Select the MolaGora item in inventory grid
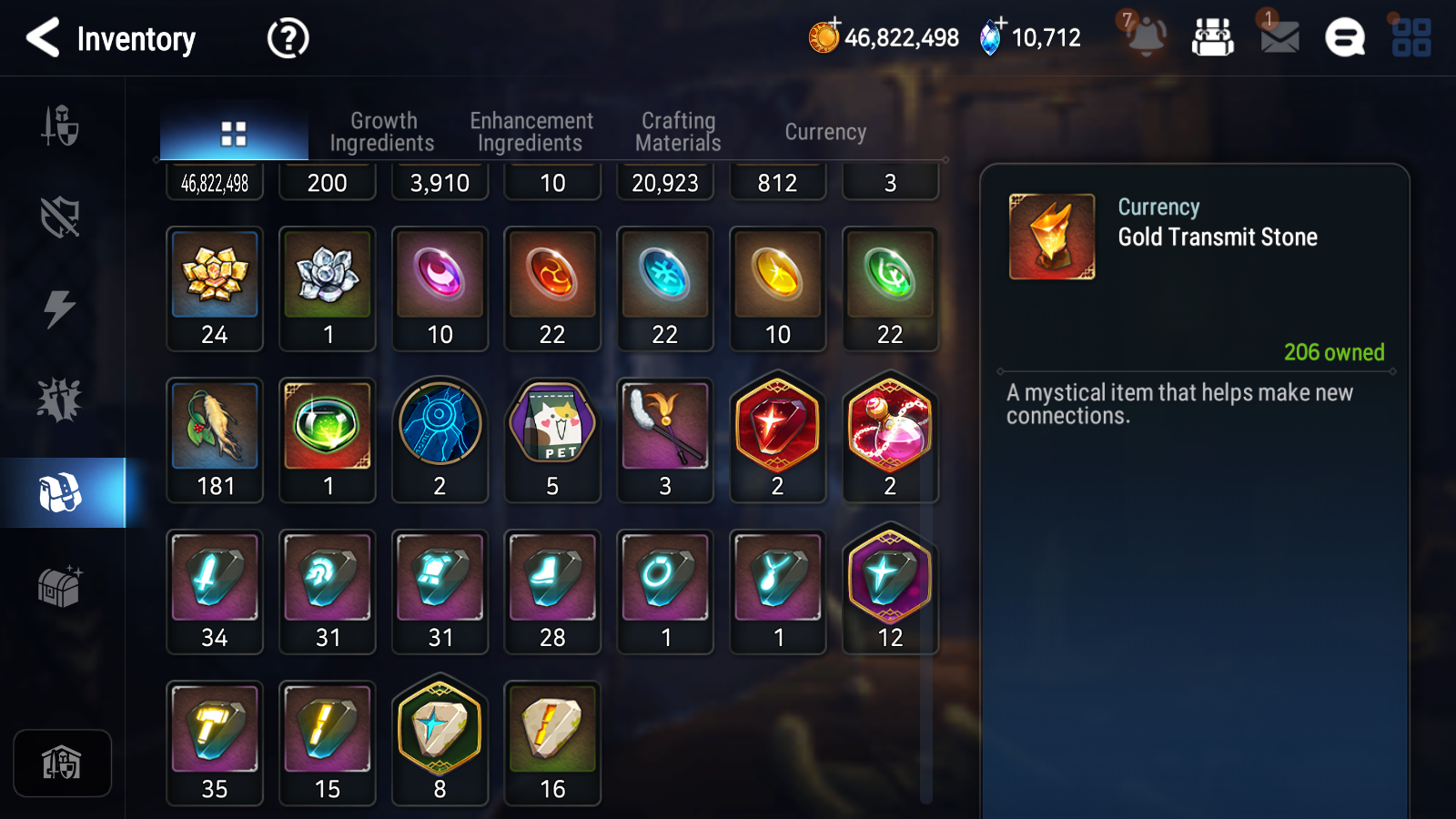This screenshot has height=819, width=1456. click(215, 440)
